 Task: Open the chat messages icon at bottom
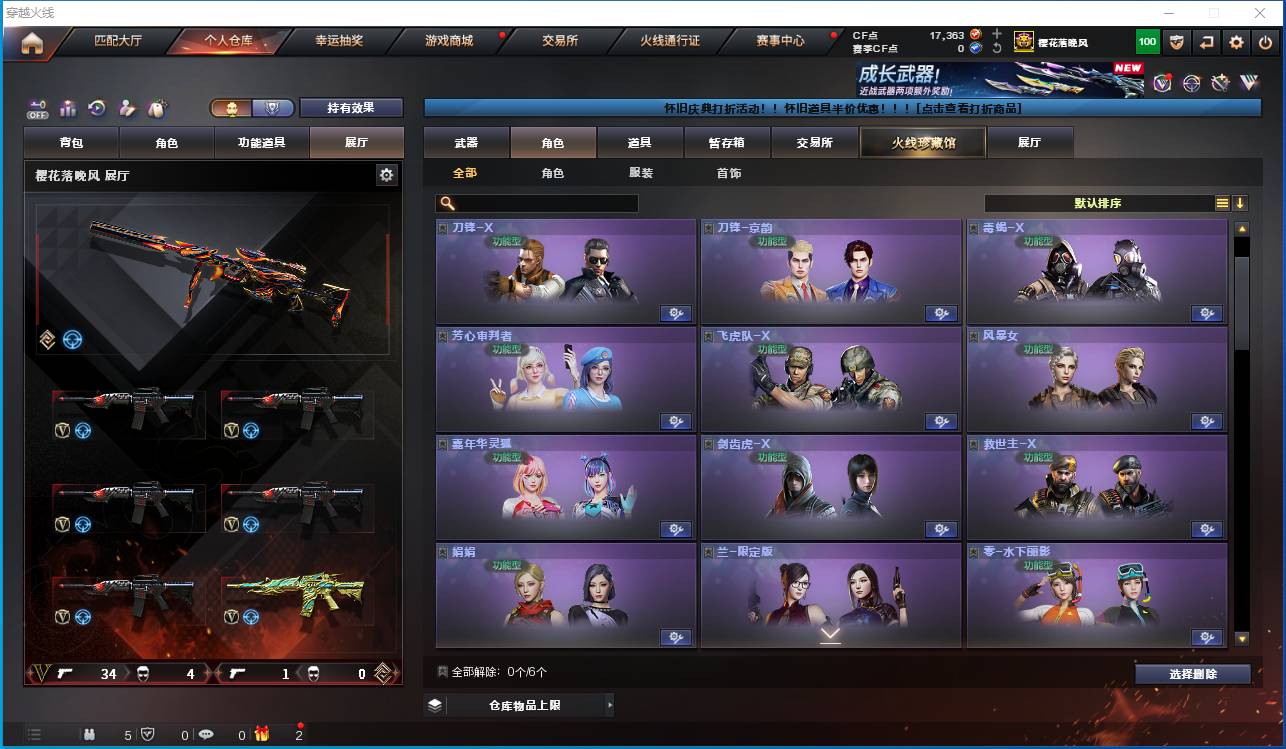click(207, 735)
